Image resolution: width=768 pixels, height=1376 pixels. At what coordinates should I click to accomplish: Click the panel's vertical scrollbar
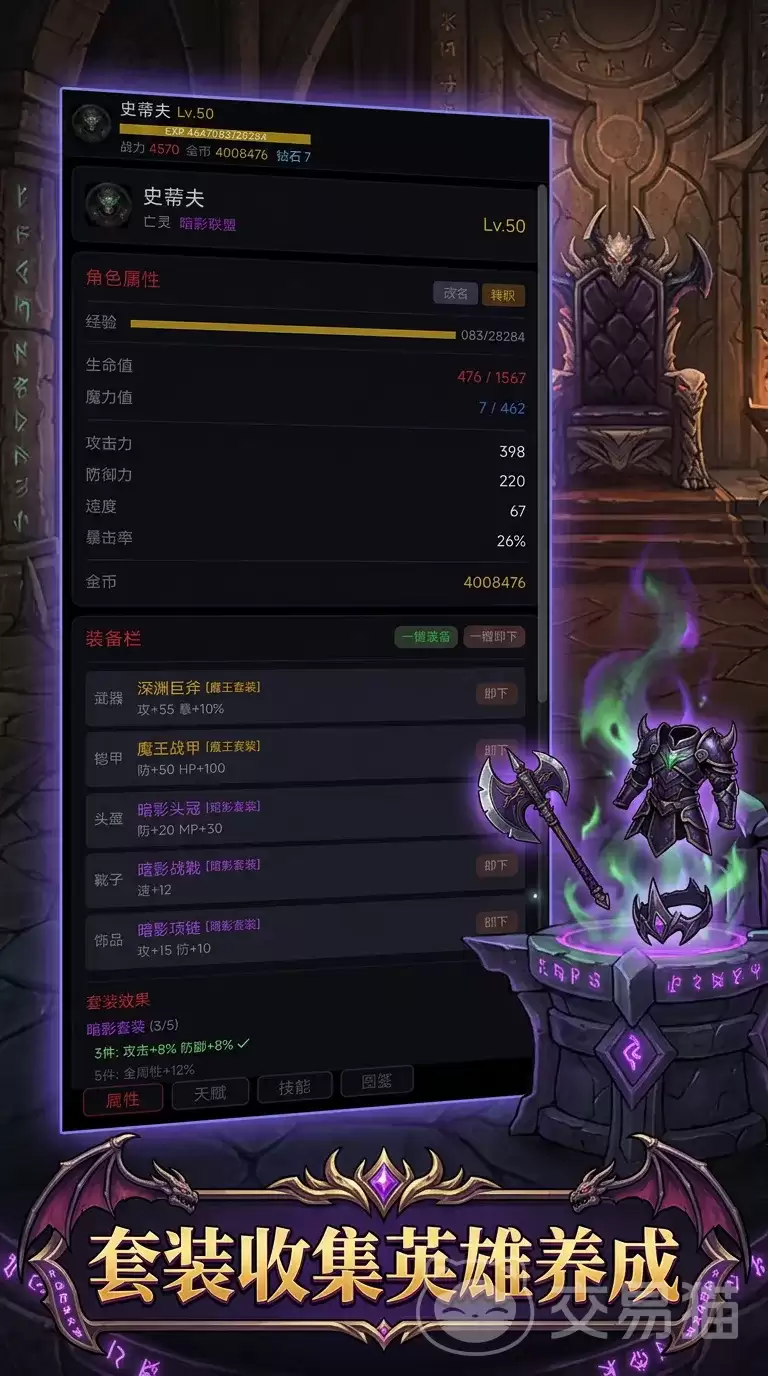pos(542,440)
